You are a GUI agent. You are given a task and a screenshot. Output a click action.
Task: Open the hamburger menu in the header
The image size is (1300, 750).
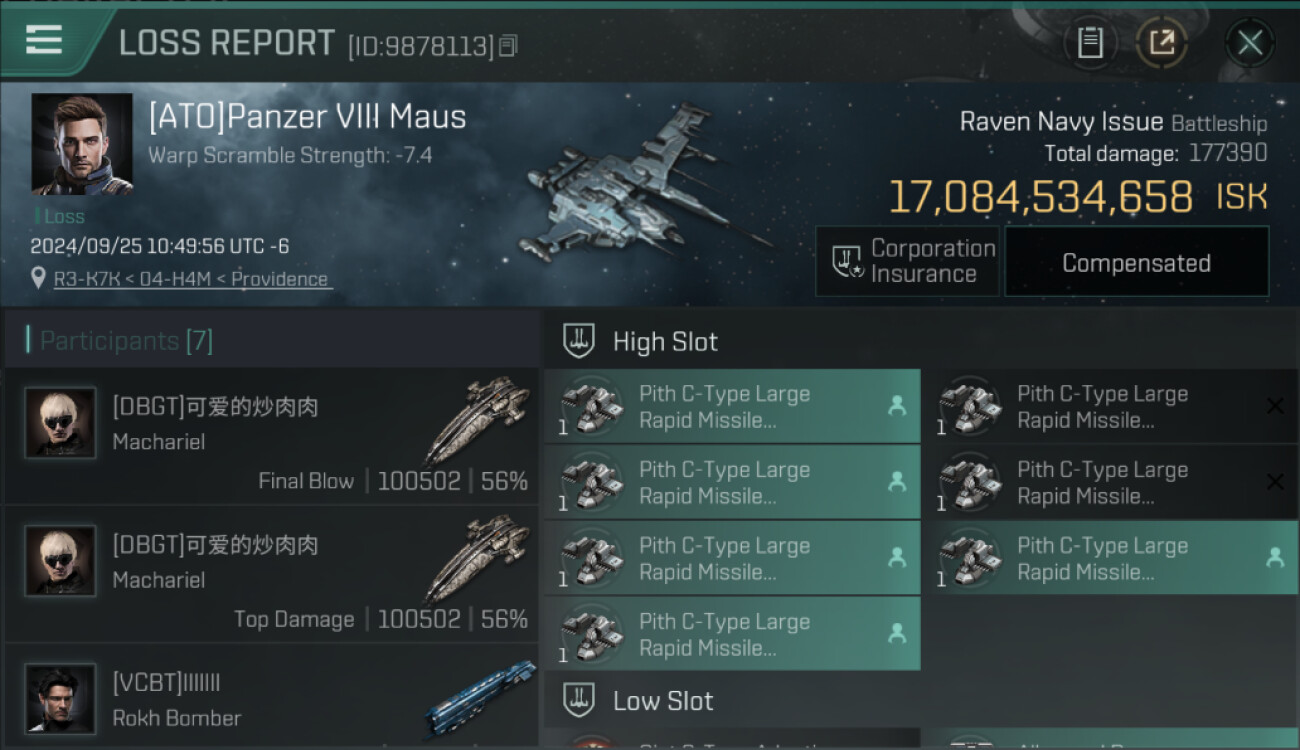click(44, 41)
